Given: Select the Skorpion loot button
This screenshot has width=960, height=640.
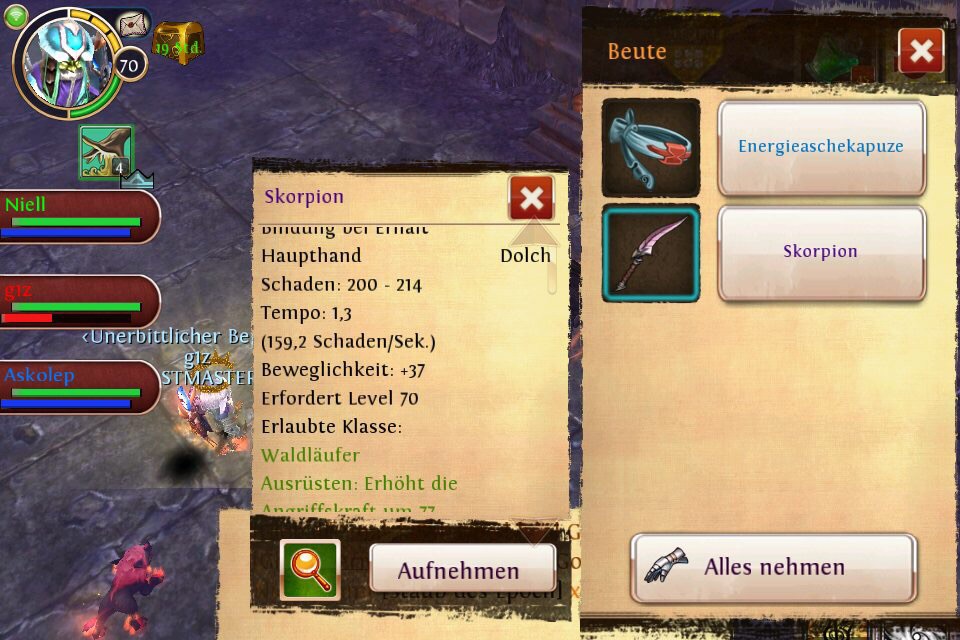Looking at the screenshot, I should point(821,252).
